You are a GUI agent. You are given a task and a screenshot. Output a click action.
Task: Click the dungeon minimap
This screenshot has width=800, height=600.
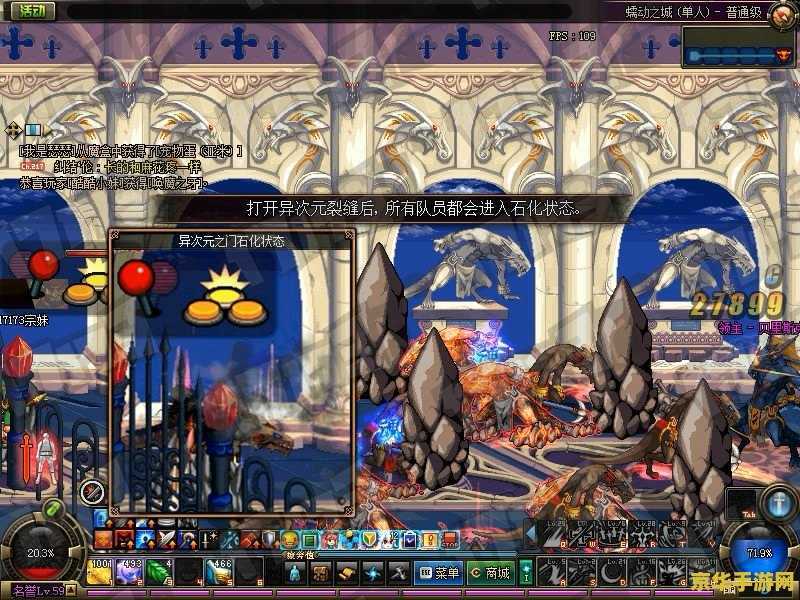pos(739,47)
